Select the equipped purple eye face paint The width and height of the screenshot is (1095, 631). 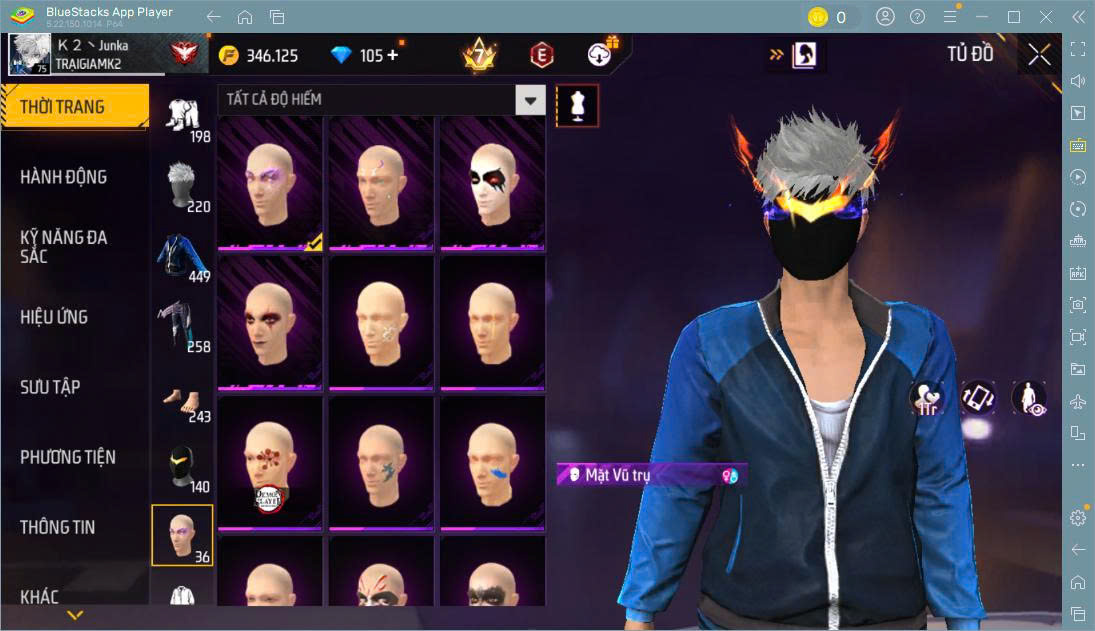point(270,183)
